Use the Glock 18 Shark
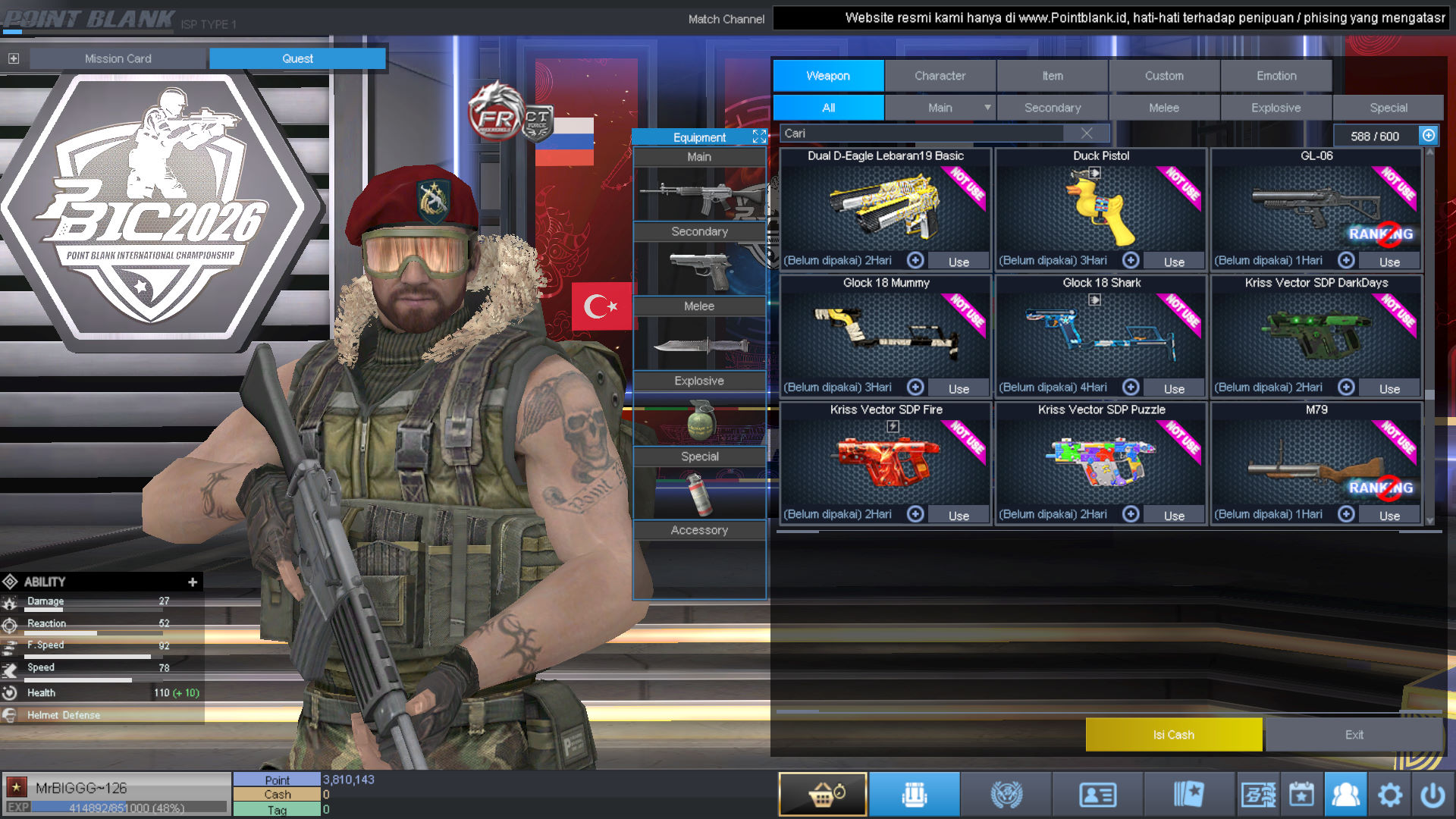This screenshot has height=819, width=1456. point(1174,388)
